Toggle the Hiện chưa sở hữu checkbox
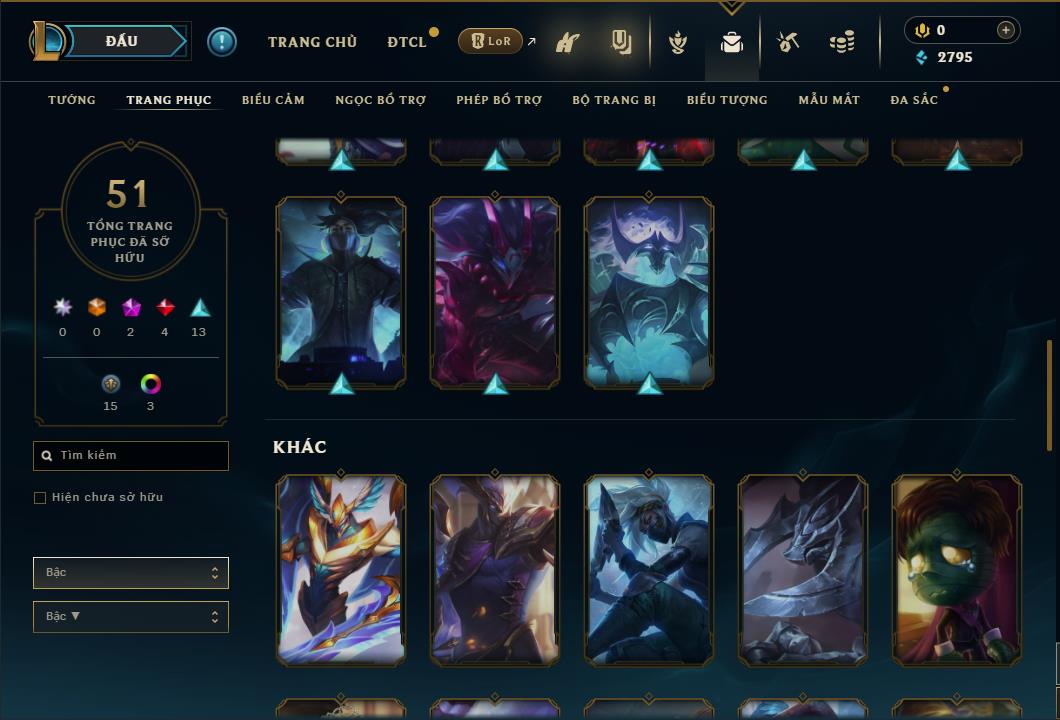This screenshot has width=1060, height=720. pyautogui.click(x=40, y=498)
